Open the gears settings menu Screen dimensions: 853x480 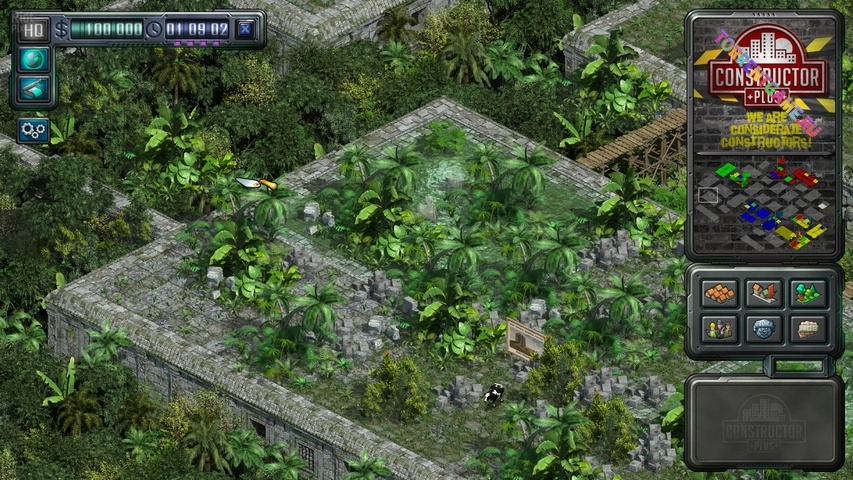(33, 129)
